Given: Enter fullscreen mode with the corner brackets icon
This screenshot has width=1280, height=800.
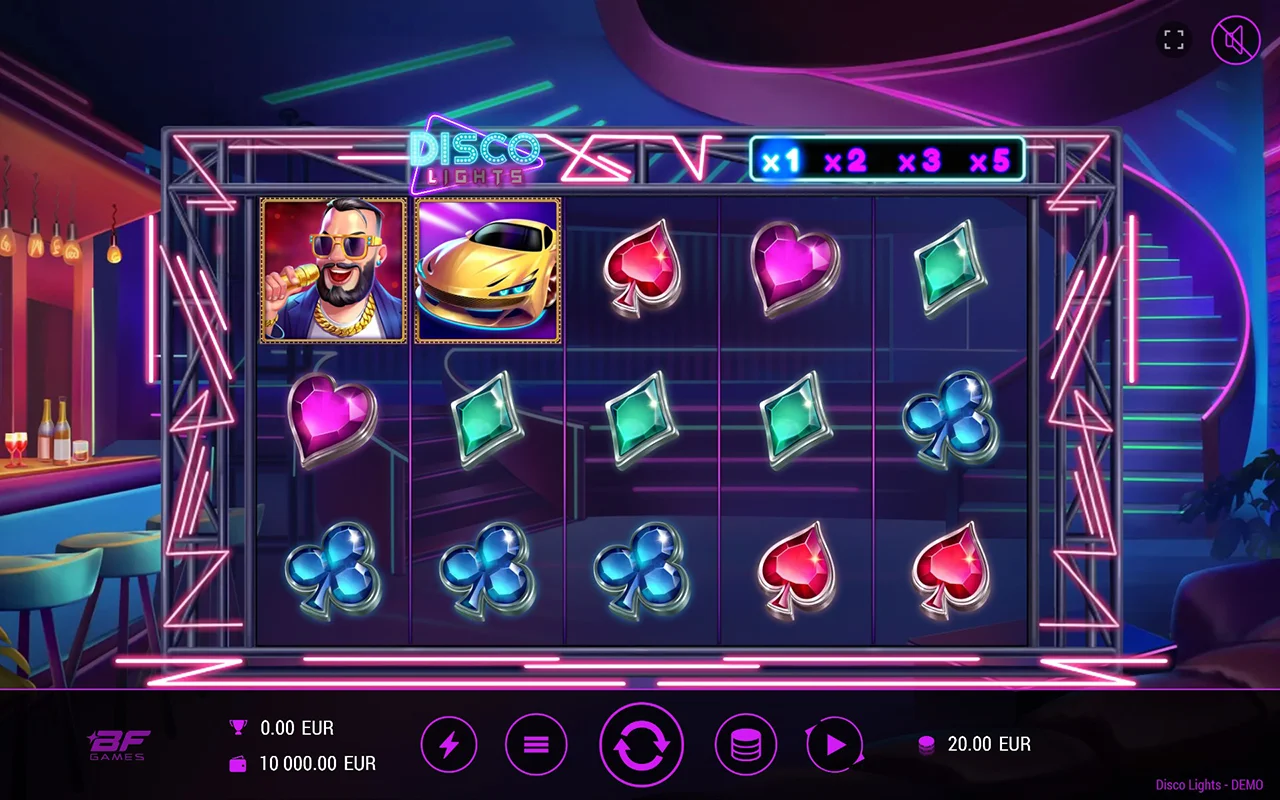Looking at the screenshot, I should click(x=1174, y=41).
